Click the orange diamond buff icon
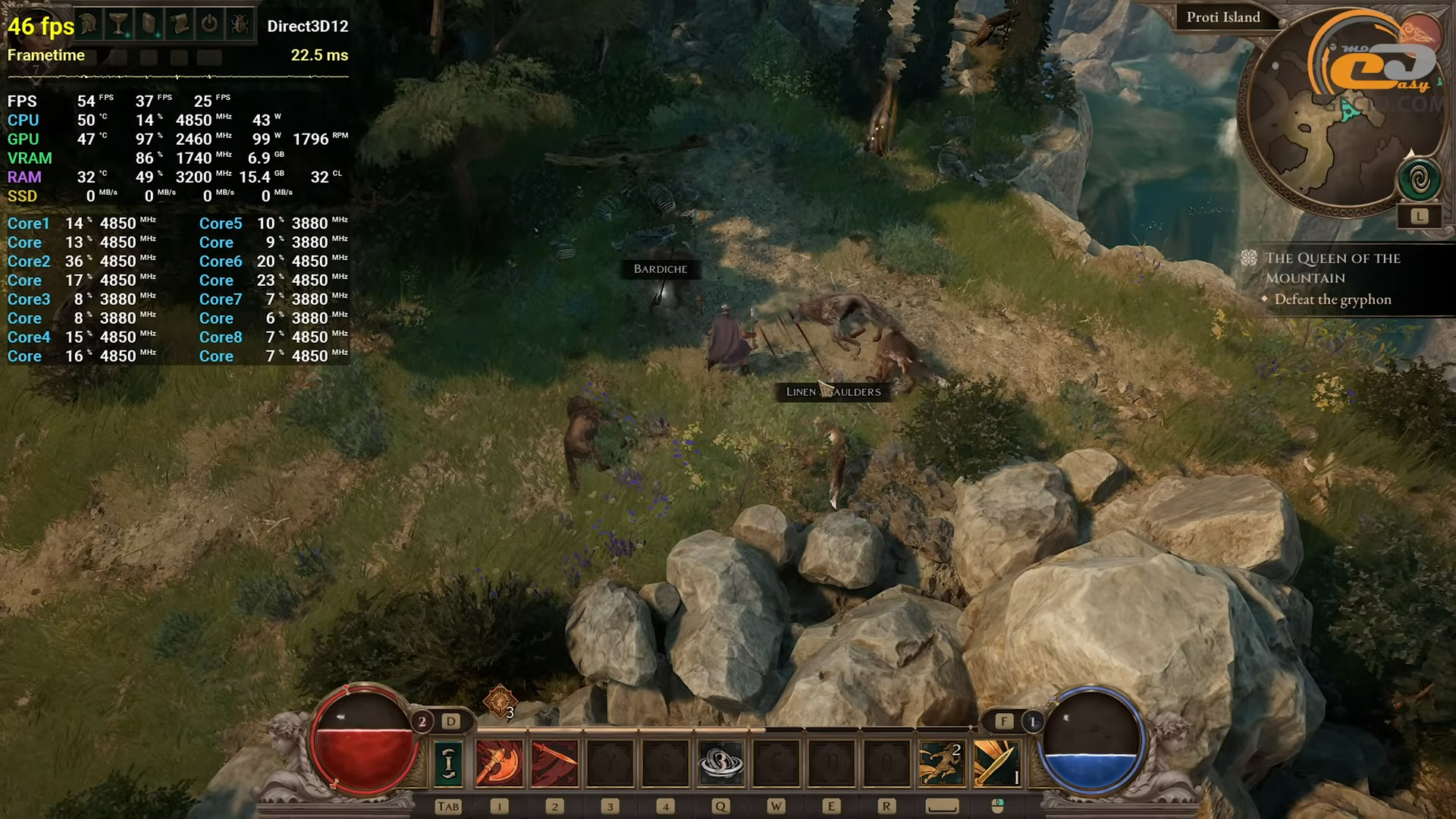1456x819 pixels. (x=500, y=701)
